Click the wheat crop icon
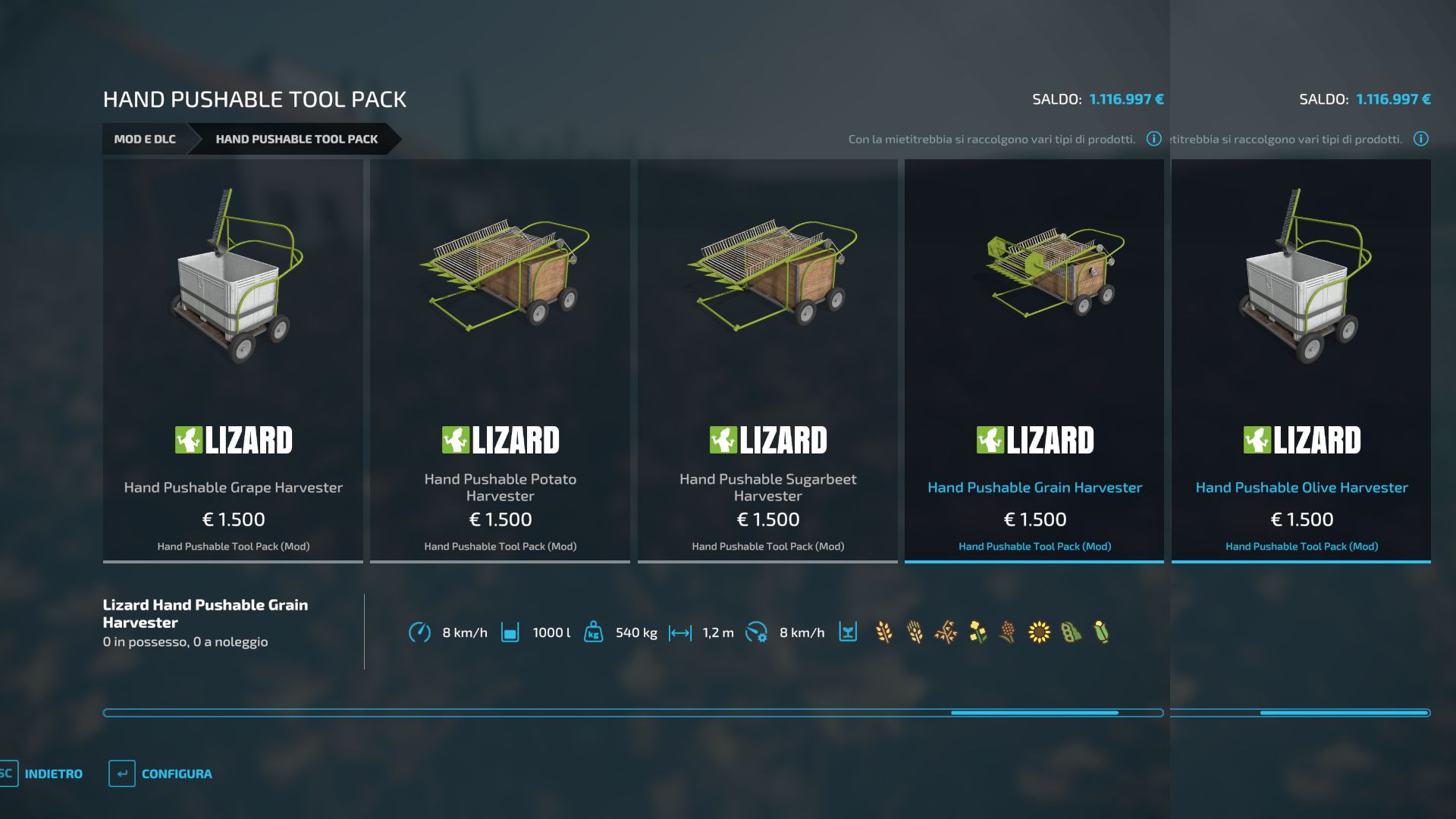 883,632
